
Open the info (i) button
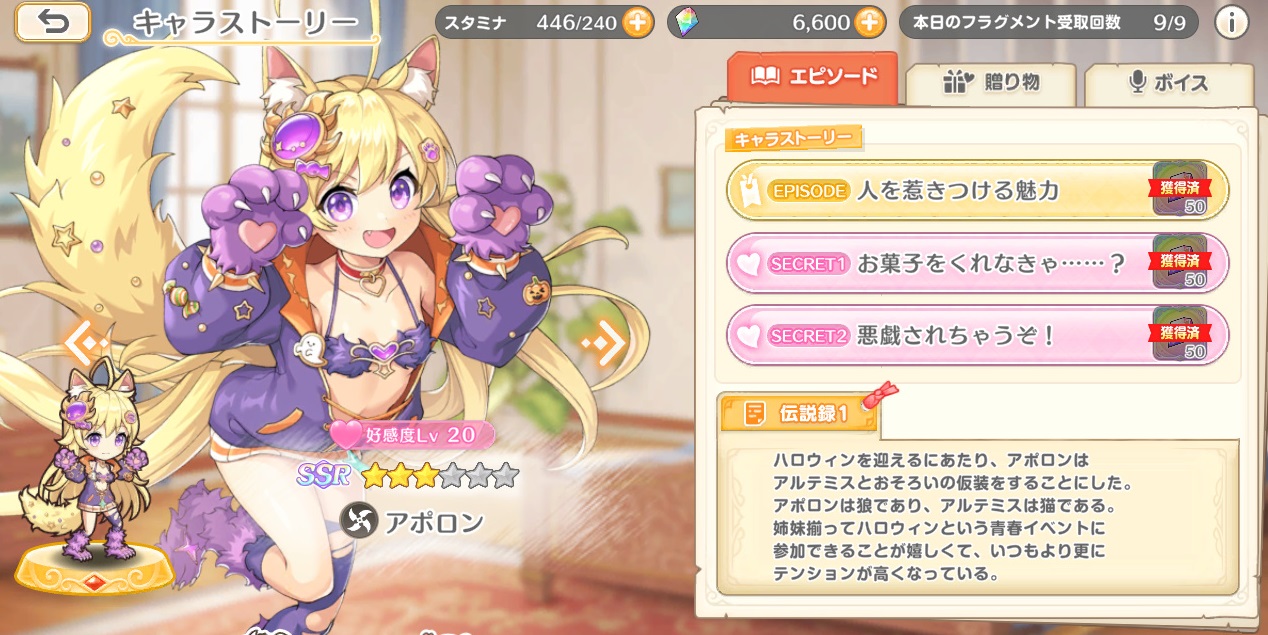pyautogui.click(x=1230, y=22)
